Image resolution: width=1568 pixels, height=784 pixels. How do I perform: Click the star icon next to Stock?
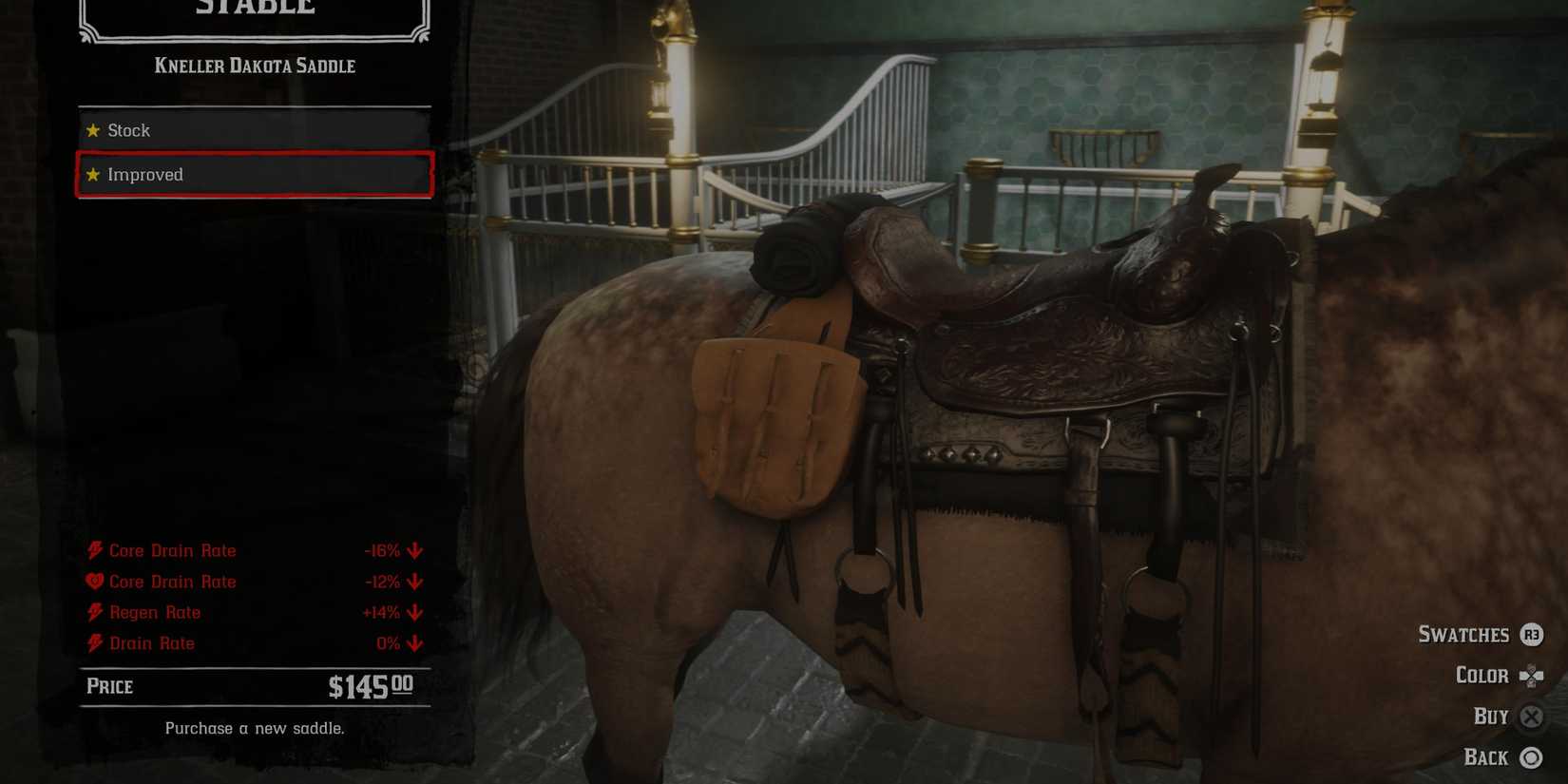93,130
